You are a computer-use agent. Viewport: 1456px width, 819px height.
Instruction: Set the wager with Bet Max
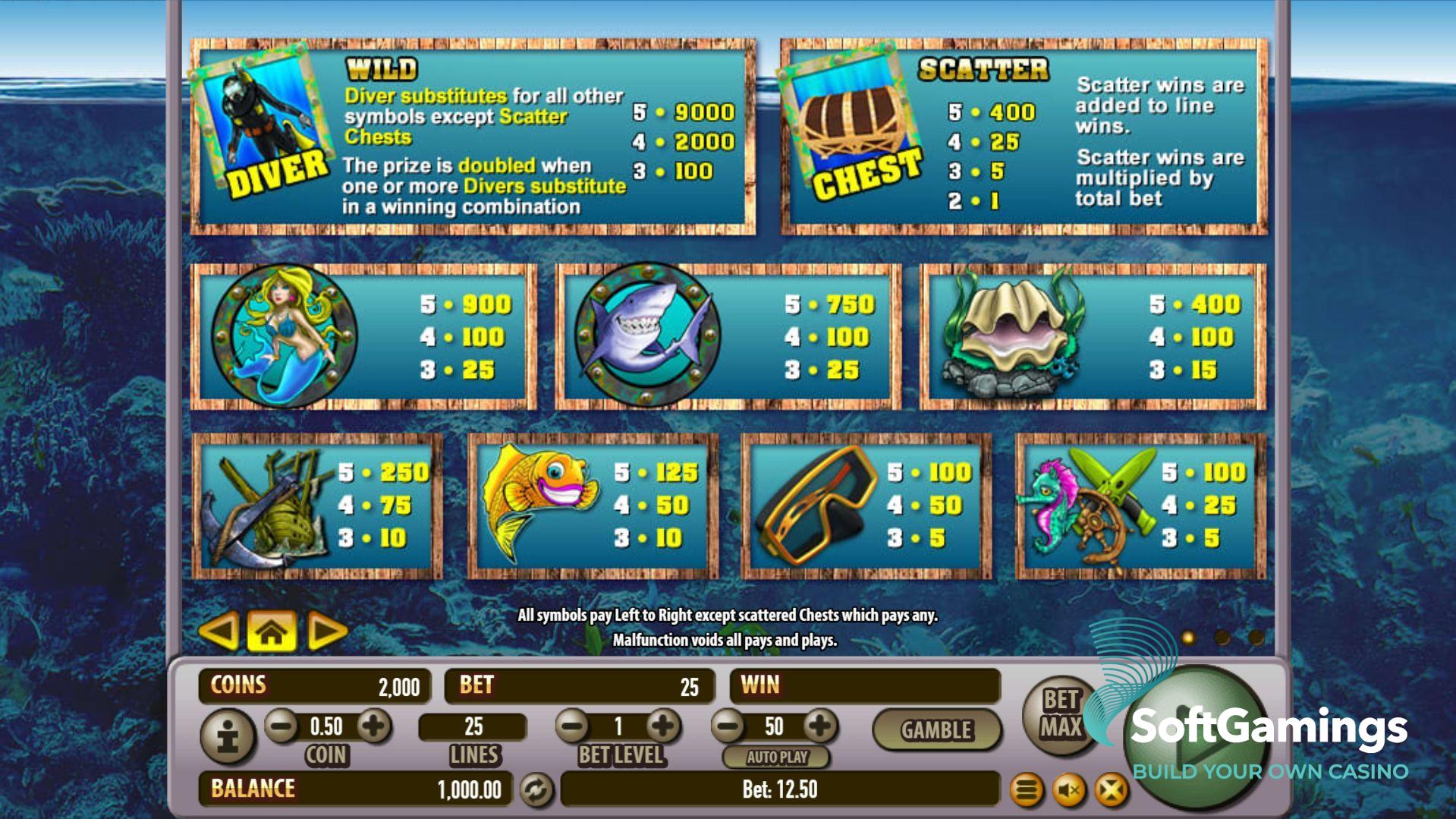[1060, 714]
